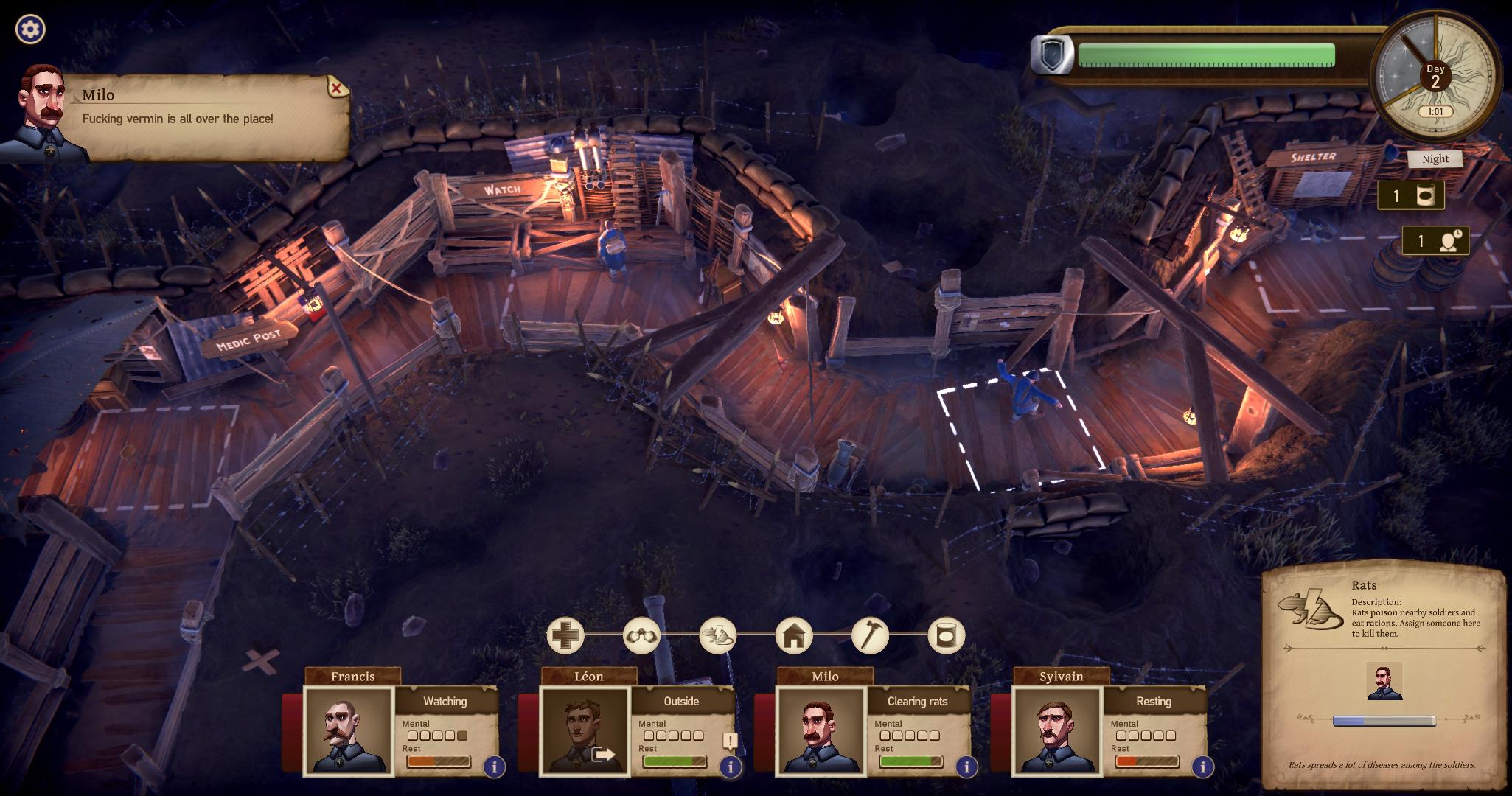The height and width of the screenshot is (796, 1512).
Task: Click Léon's exclamation alert marker
Action: coord(730,741)
